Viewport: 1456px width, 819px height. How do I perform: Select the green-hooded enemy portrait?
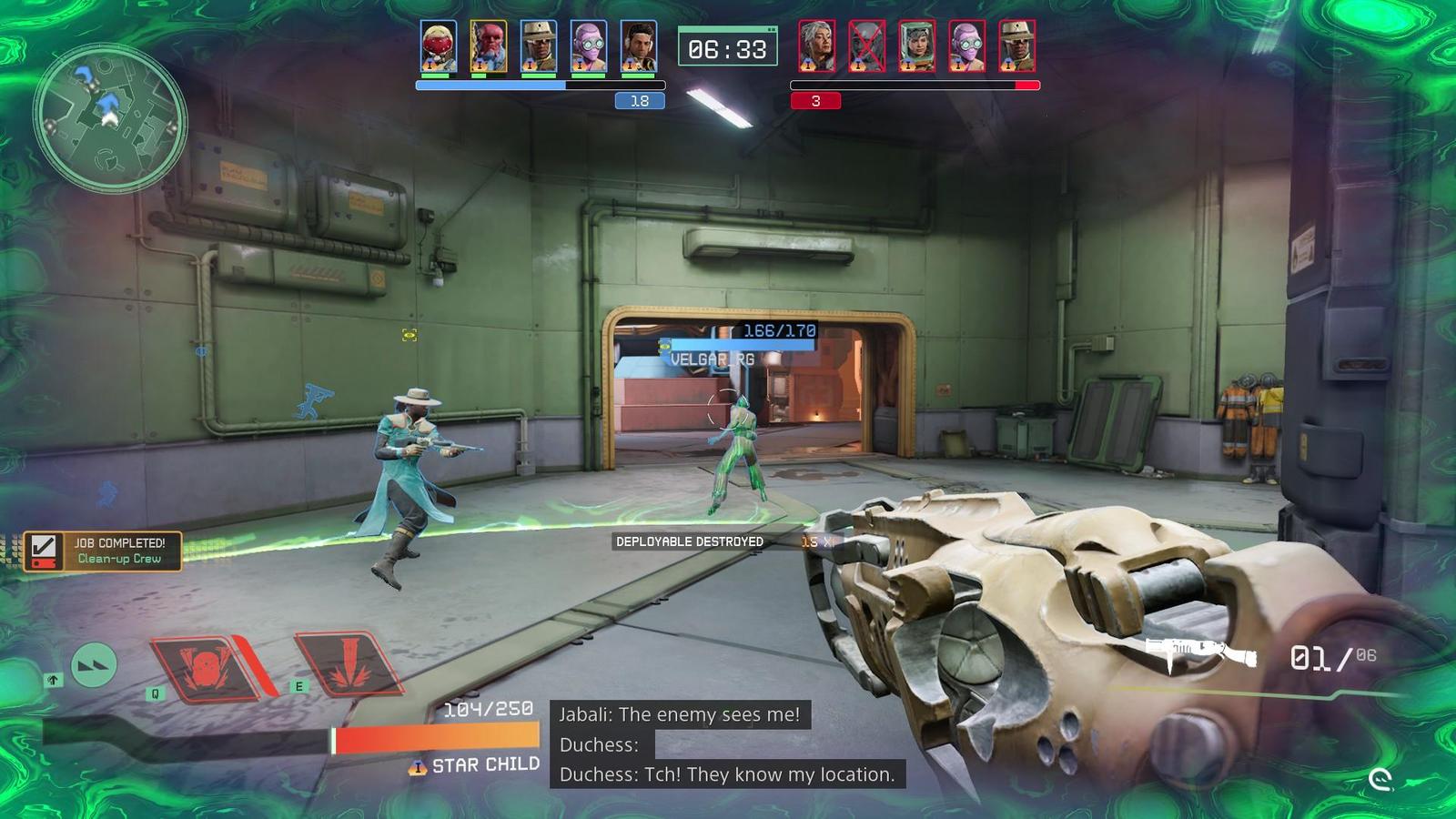[x=916, y=47]
